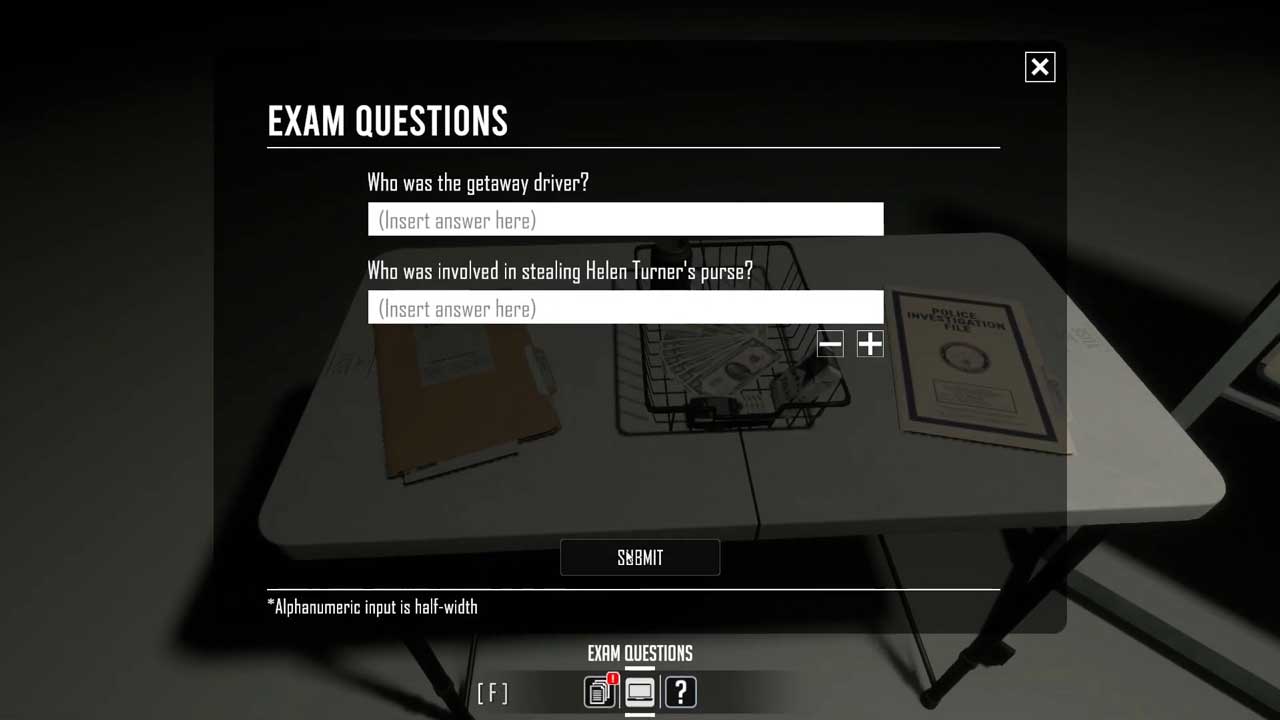
Task: Add another answer with the plus button
Action: point(870,344)
